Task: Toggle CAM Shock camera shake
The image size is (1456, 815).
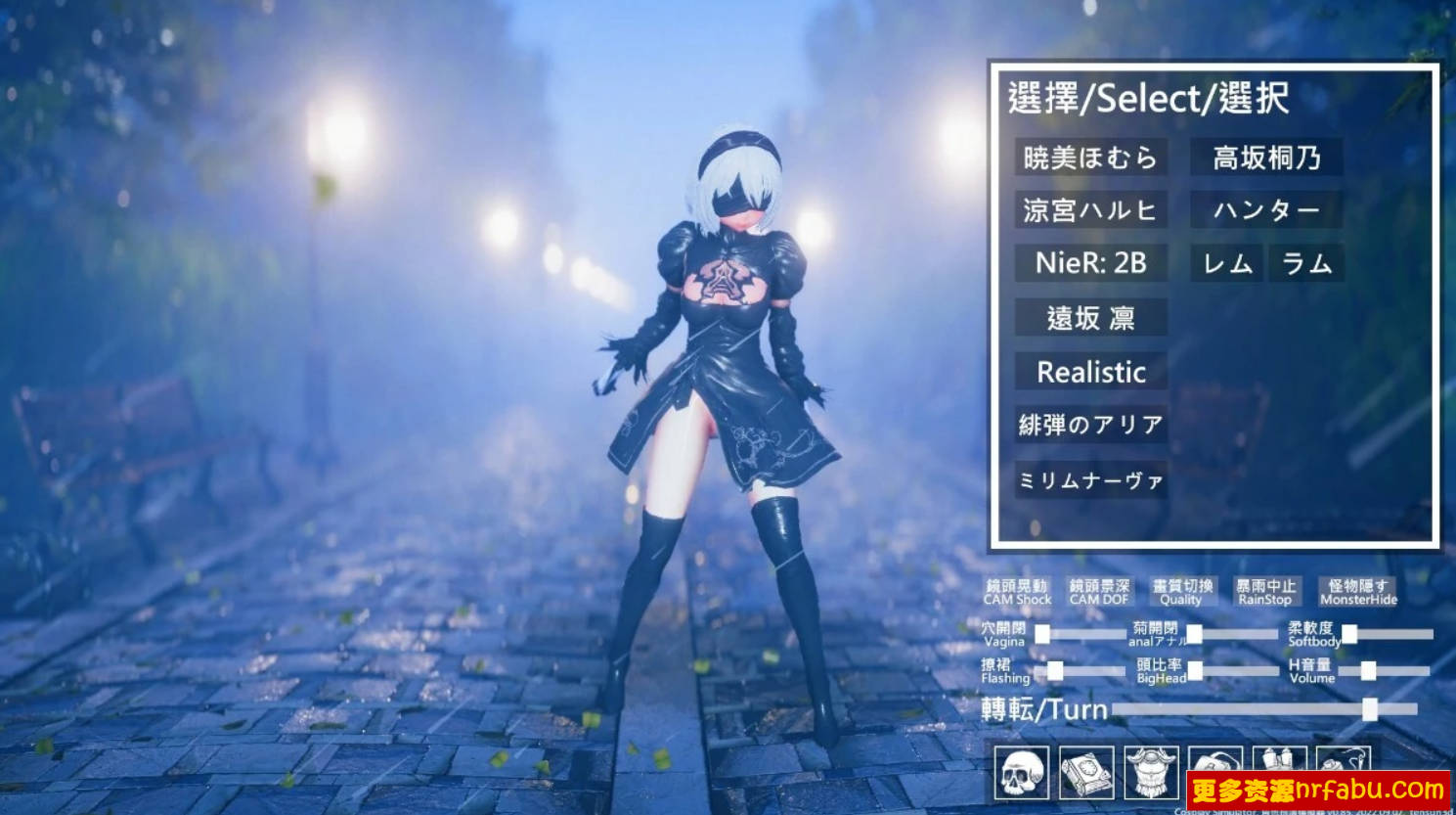Action: point(1017,591)
